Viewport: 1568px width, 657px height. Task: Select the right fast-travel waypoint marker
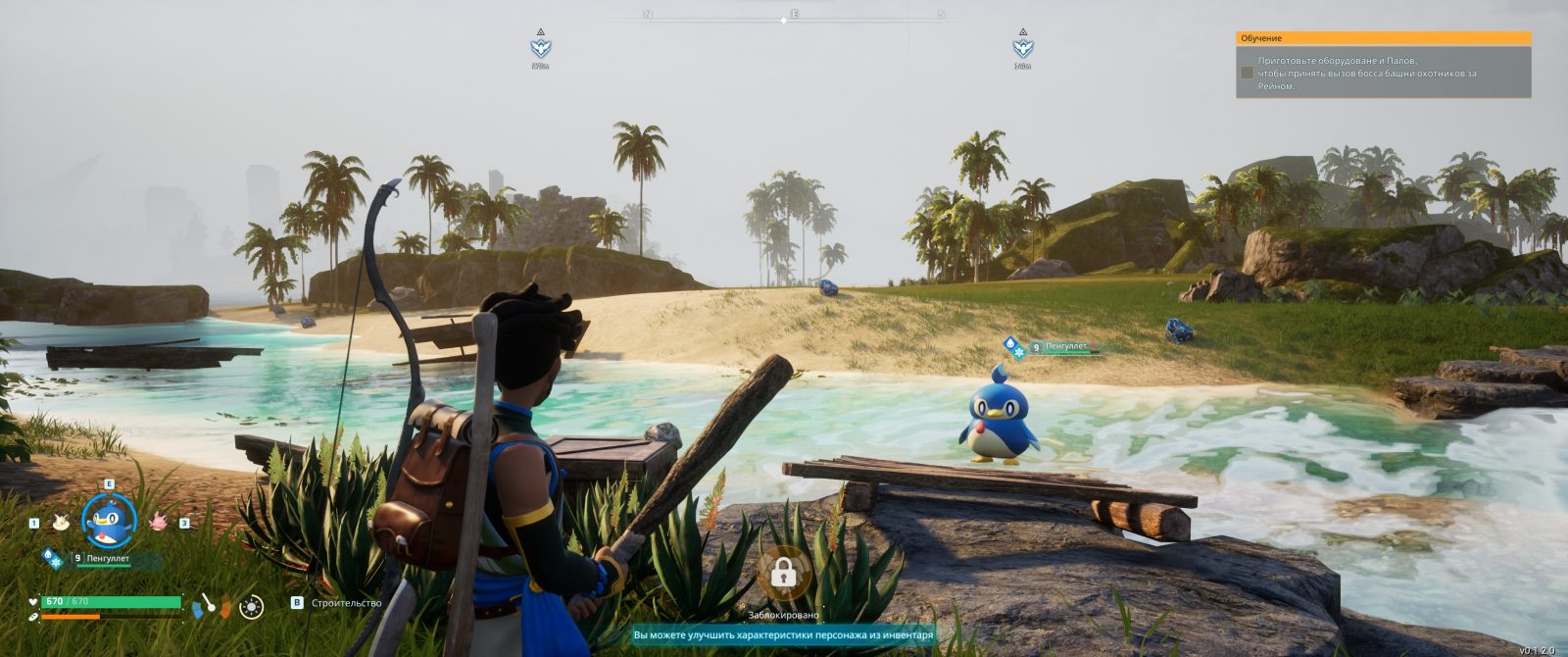[1022, 47]
